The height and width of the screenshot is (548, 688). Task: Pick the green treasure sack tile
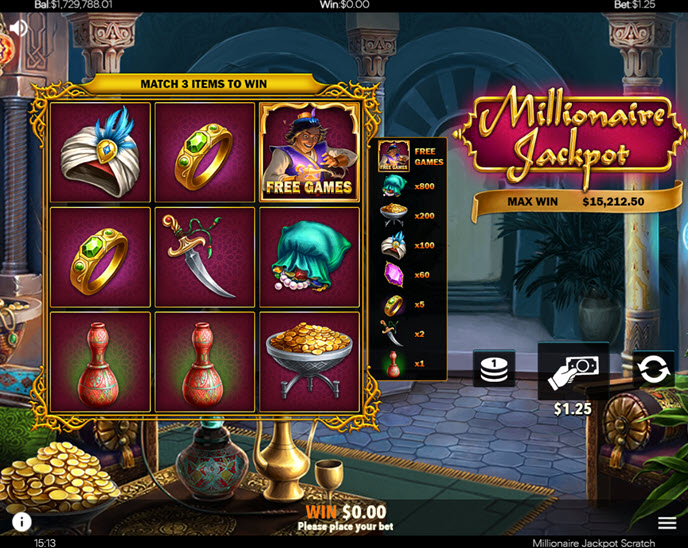click(309, 257)
